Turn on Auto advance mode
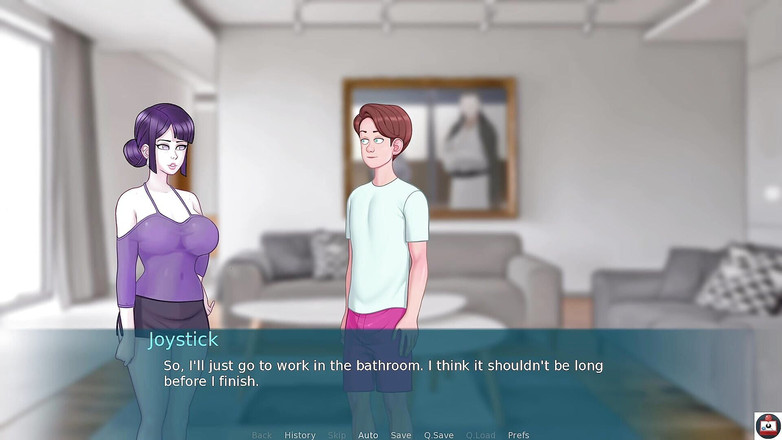Screen dimensions: 782x440 pyautogui.click(x=368, y=435)
